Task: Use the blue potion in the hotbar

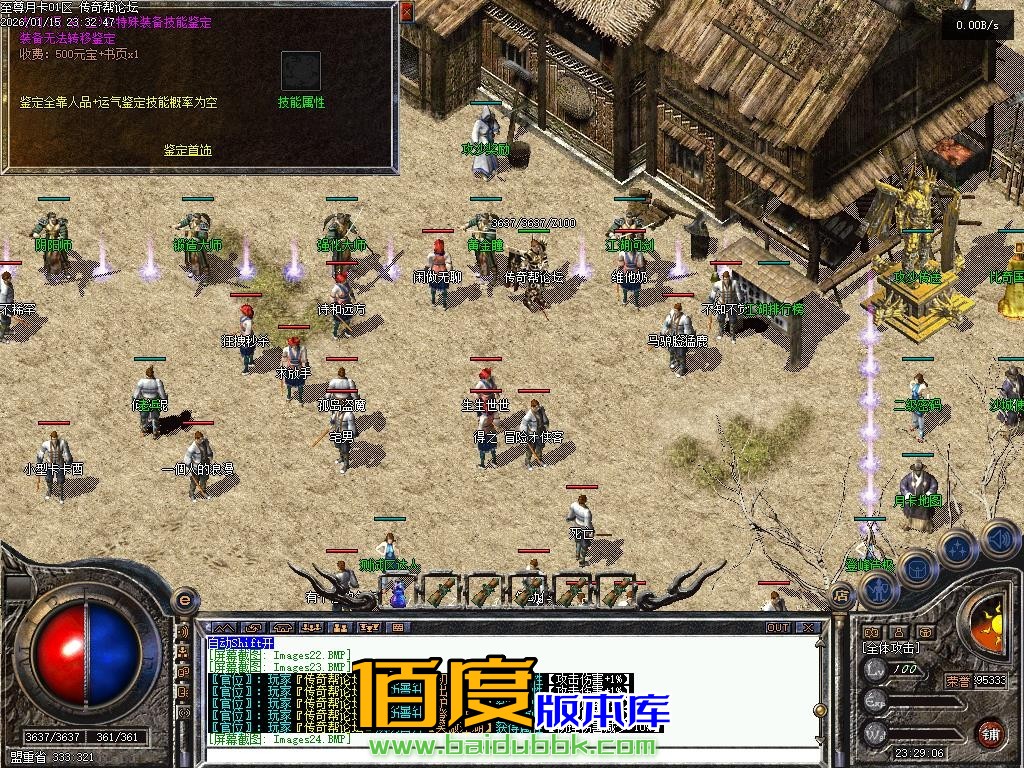Action: tap(398, 592)
